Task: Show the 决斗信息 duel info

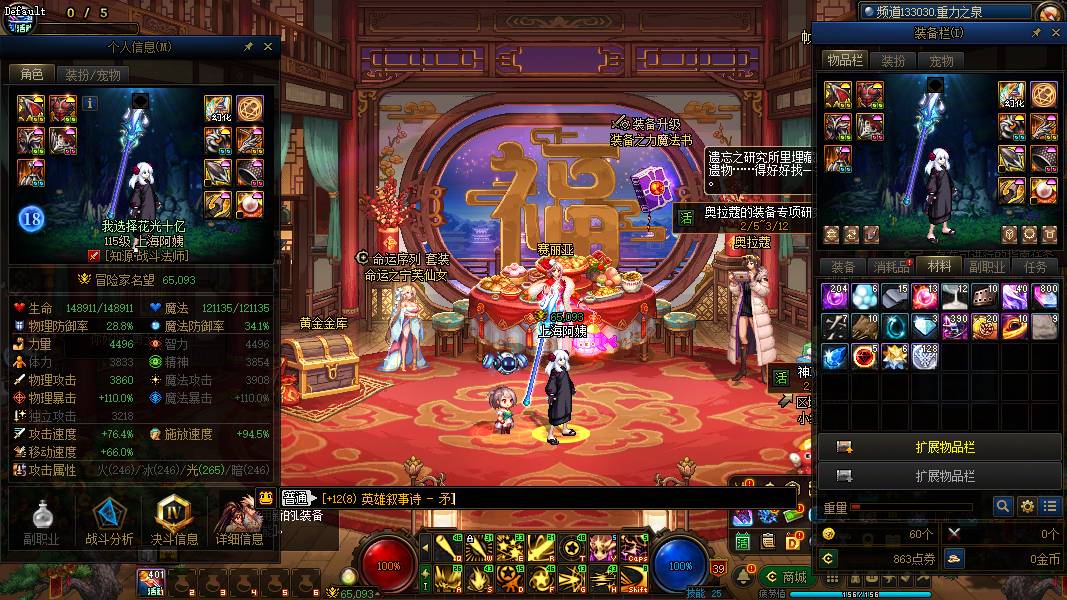Action: 173,523
